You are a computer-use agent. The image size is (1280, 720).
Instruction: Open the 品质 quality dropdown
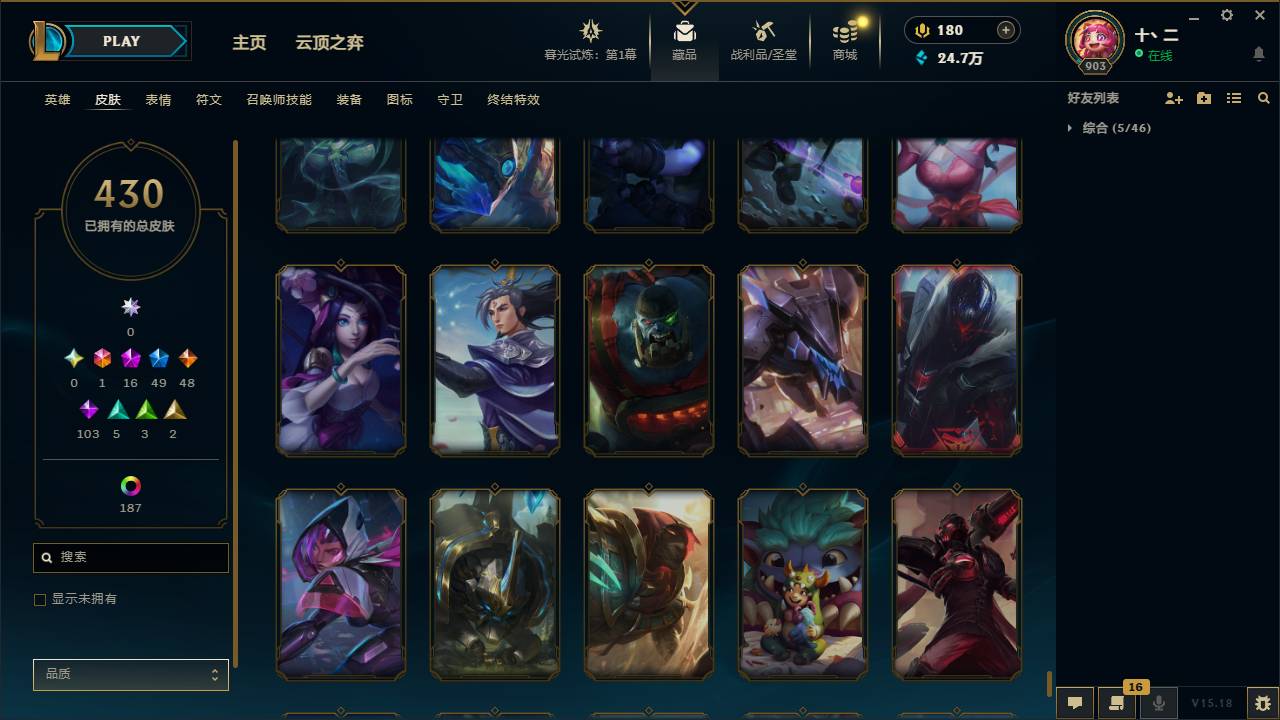coord(130,674)
